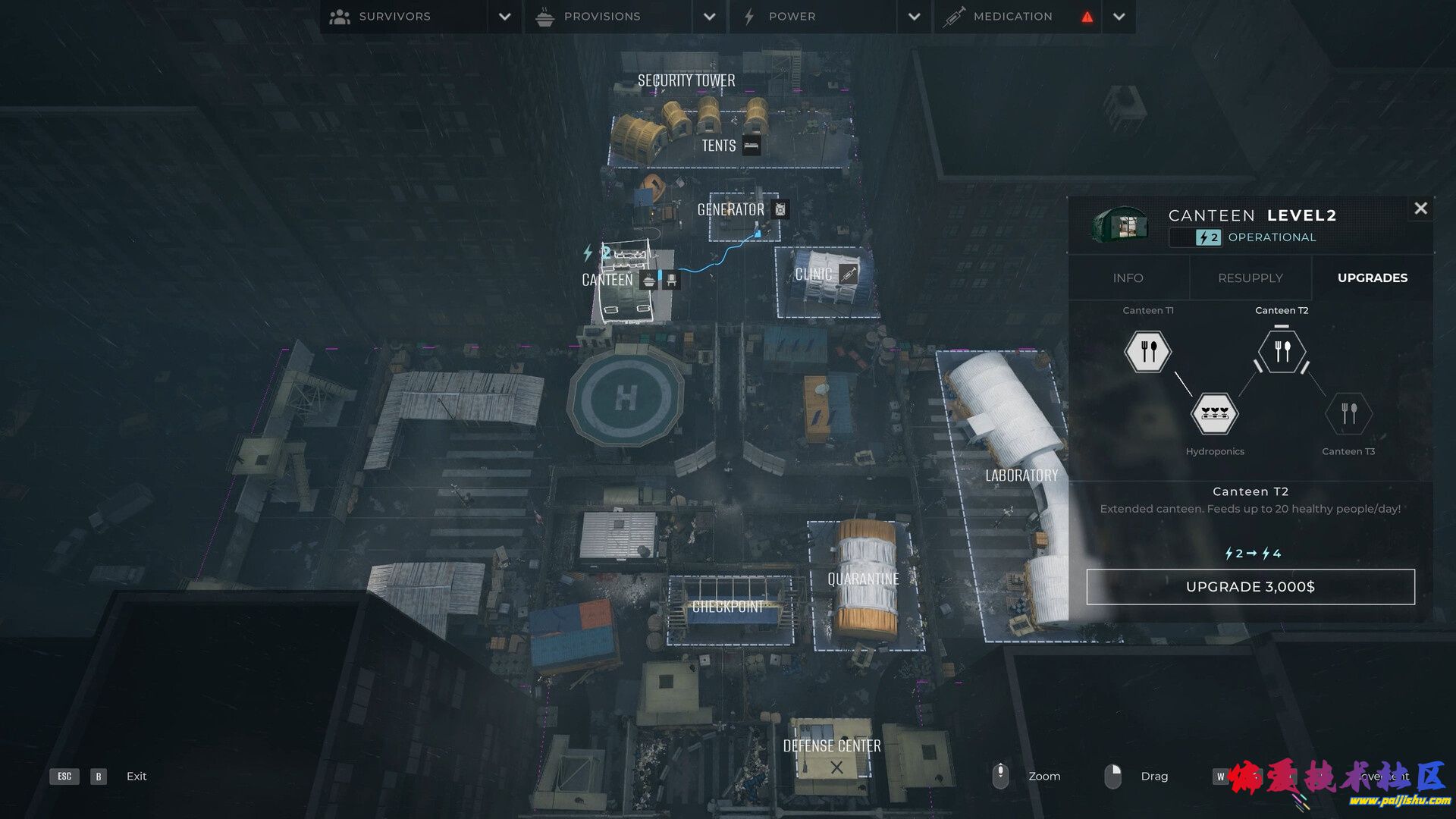Choose the Clinic building on the map
The width and height of the screenshot is (1456, 819).
click(x=814, y=275)
